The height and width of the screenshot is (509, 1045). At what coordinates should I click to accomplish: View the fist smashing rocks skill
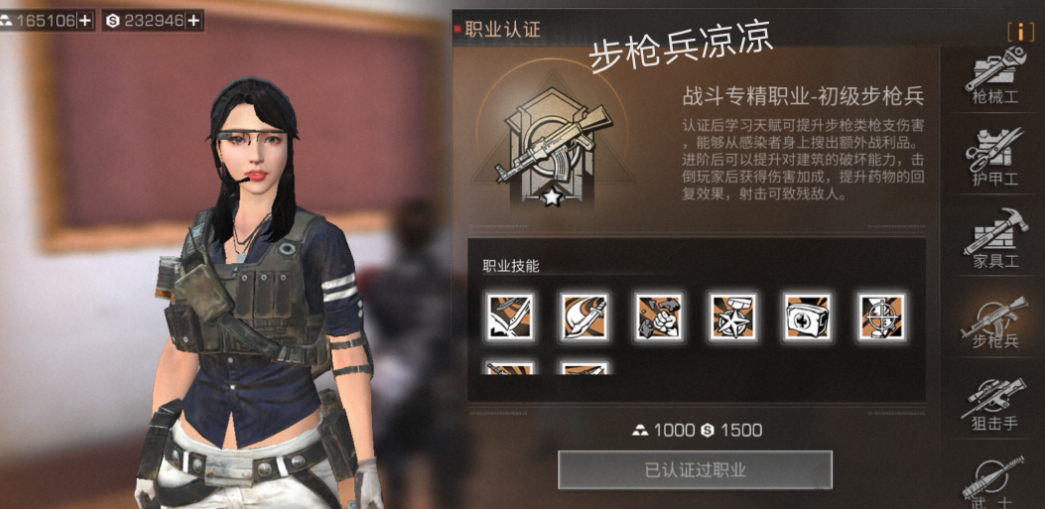[658, 317]
